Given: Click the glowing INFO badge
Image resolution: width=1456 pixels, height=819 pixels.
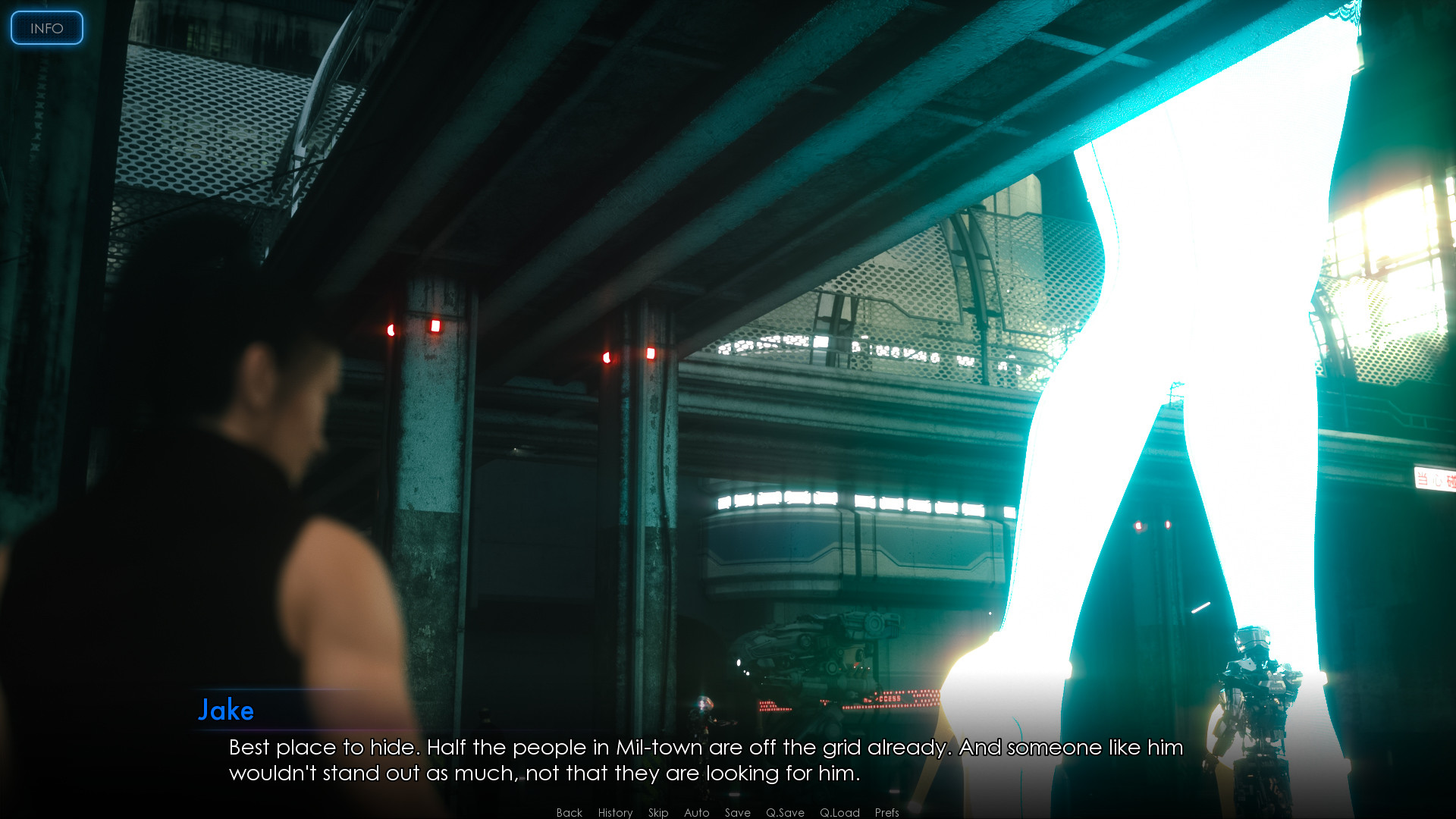Looking at the screenshot, I should pyautogui.click(x=46, y=28).
